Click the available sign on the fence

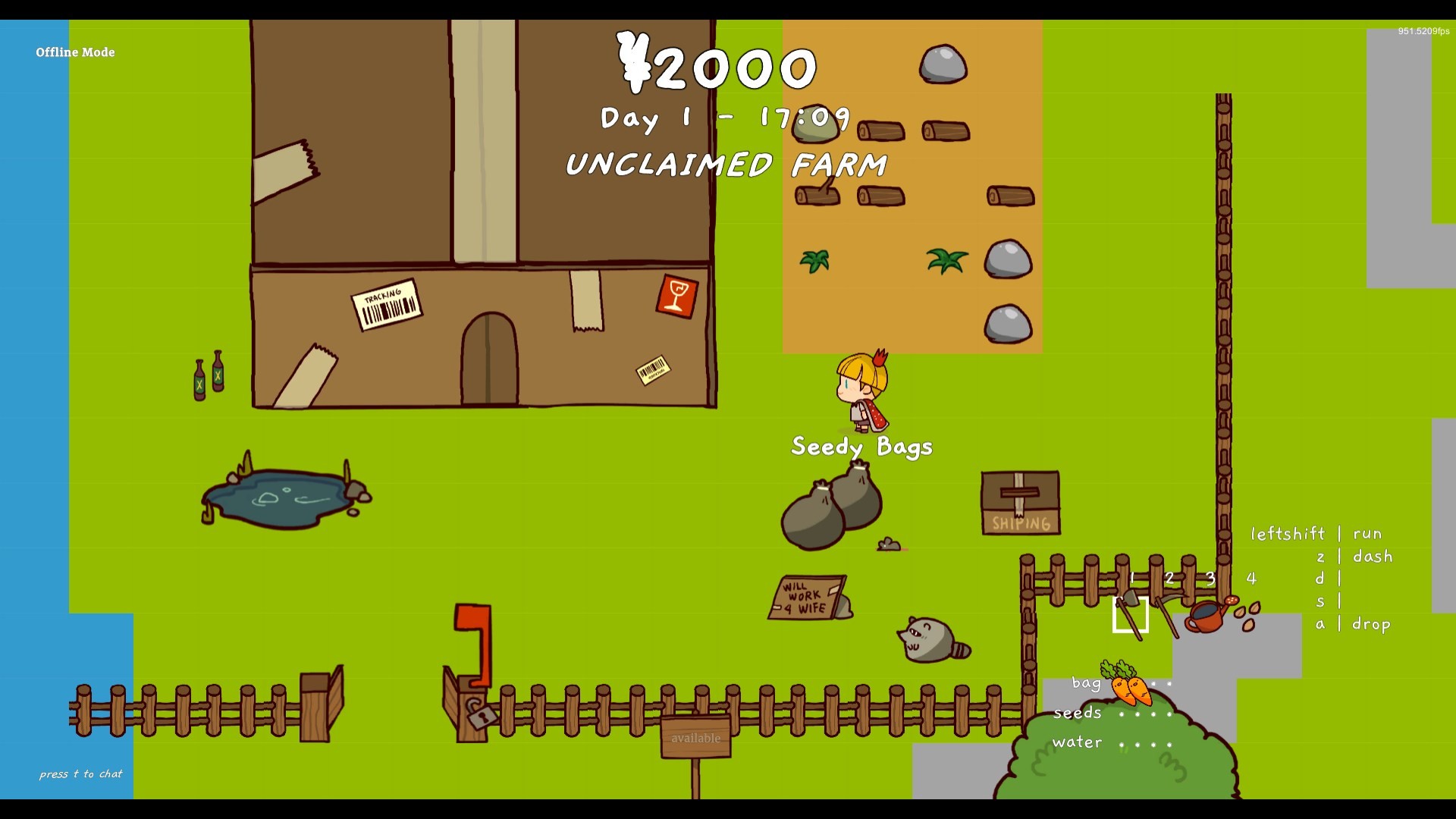[695, 738]
